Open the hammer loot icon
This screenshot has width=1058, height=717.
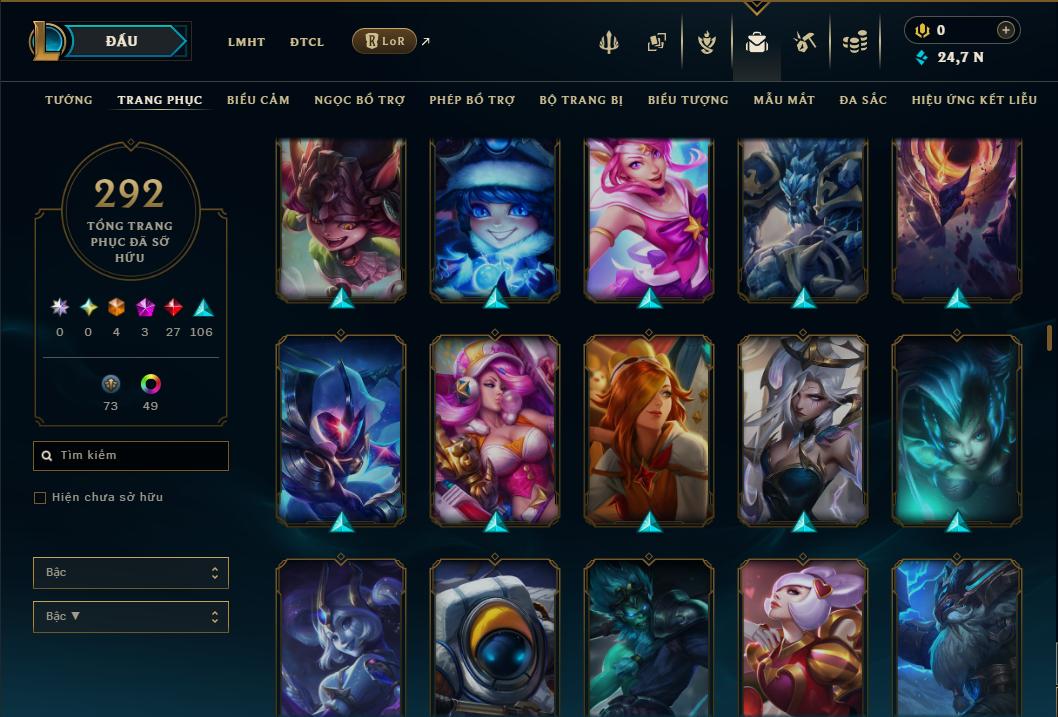805,42
